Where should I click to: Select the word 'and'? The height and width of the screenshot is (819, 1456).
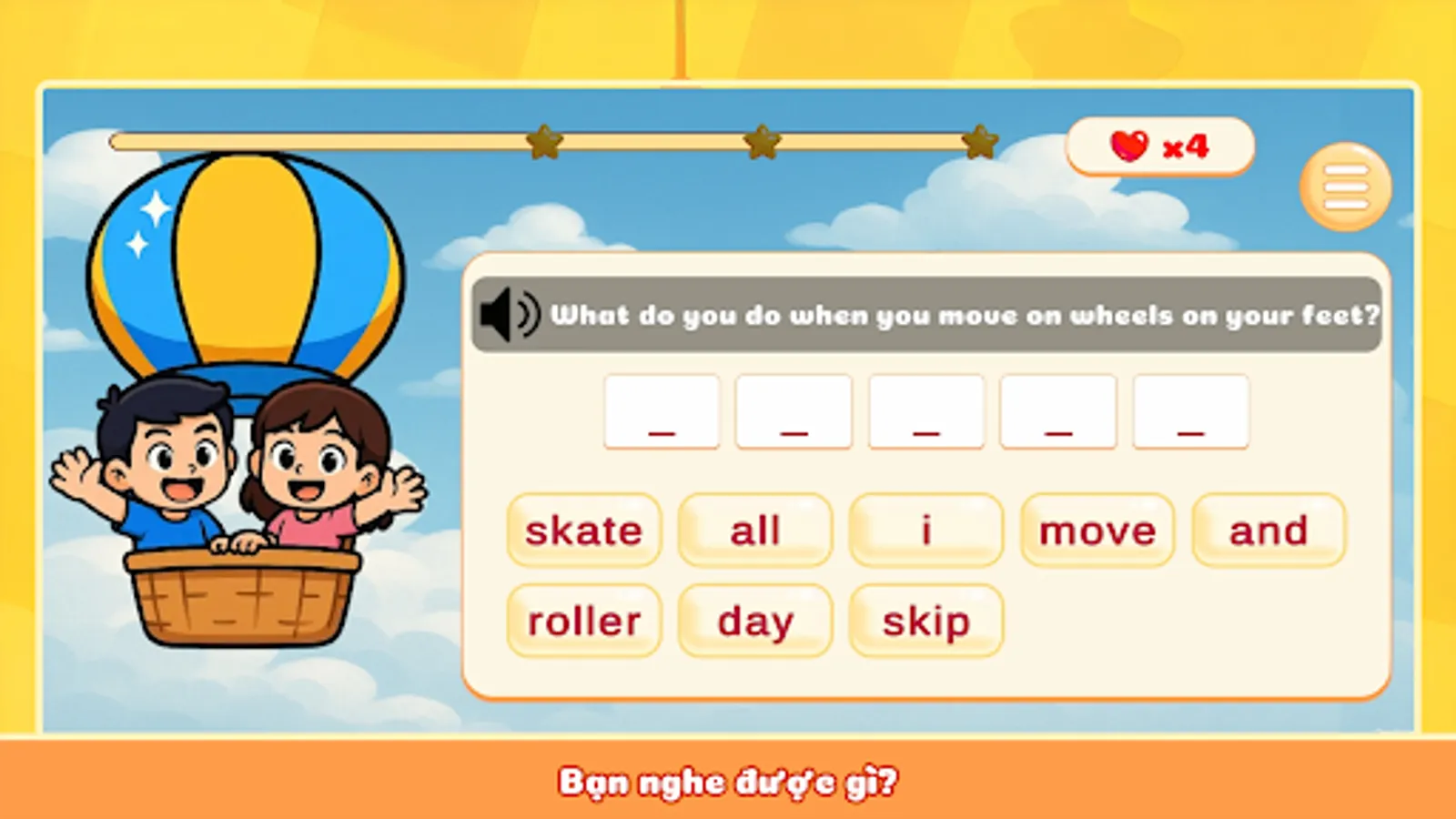pos(1269,530)
